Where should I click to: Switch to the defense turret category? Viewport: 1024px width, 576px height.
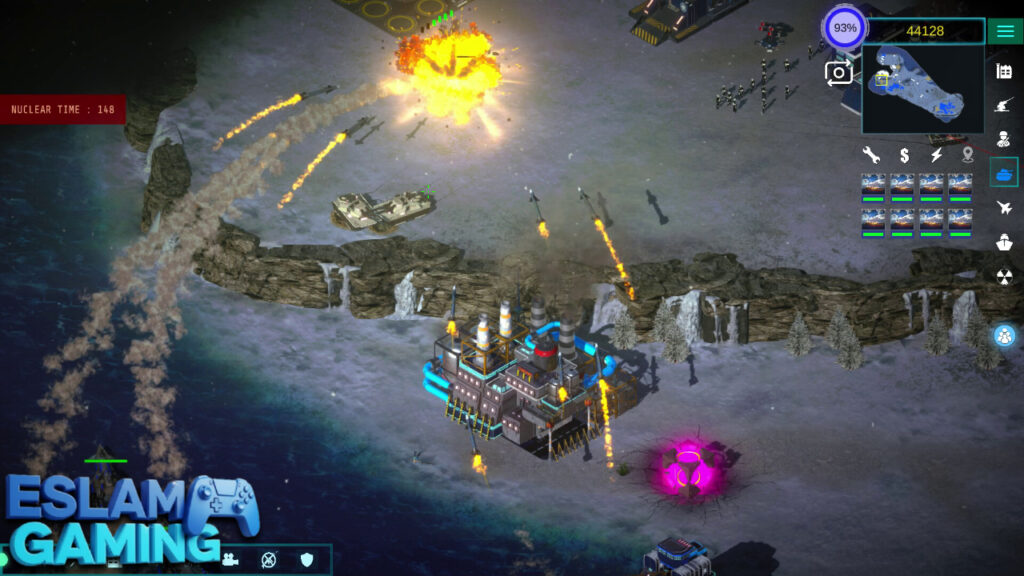(1004, 105)
